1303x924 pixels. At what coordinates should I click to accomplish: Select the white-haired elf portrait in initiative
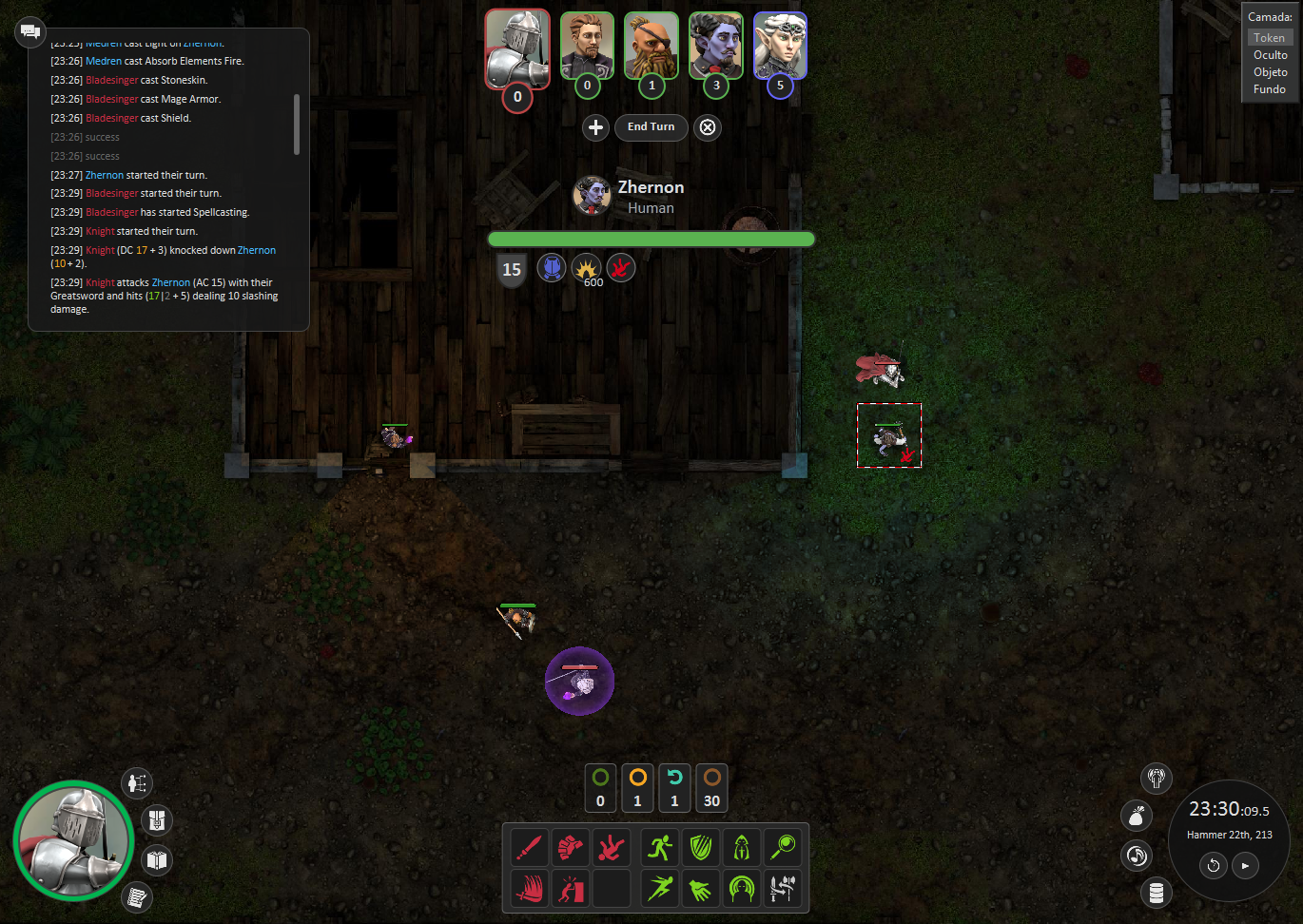(x=780, y=46)
